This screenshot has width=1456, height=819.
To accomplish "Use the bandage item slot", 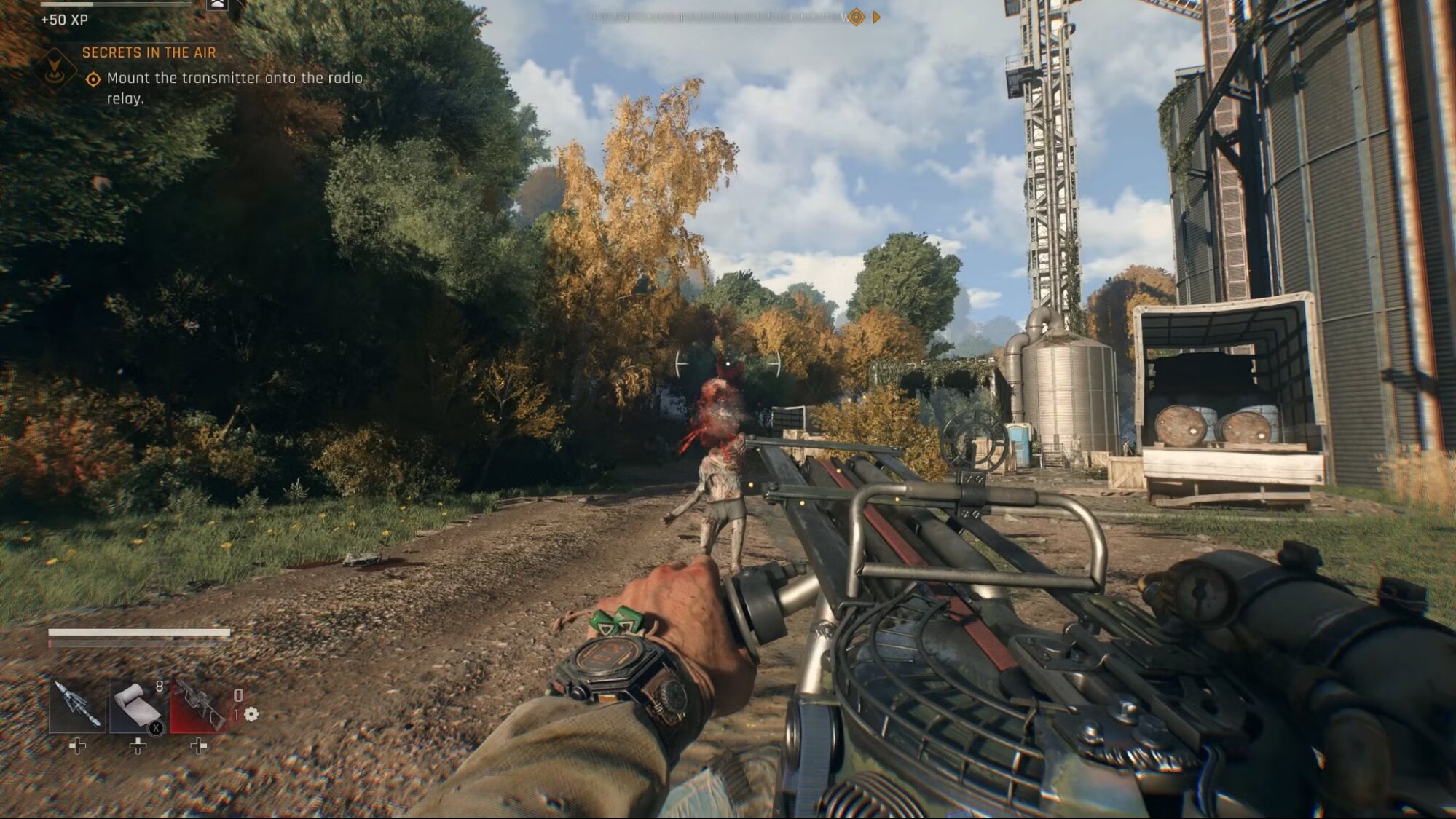I will pos(137,705).
